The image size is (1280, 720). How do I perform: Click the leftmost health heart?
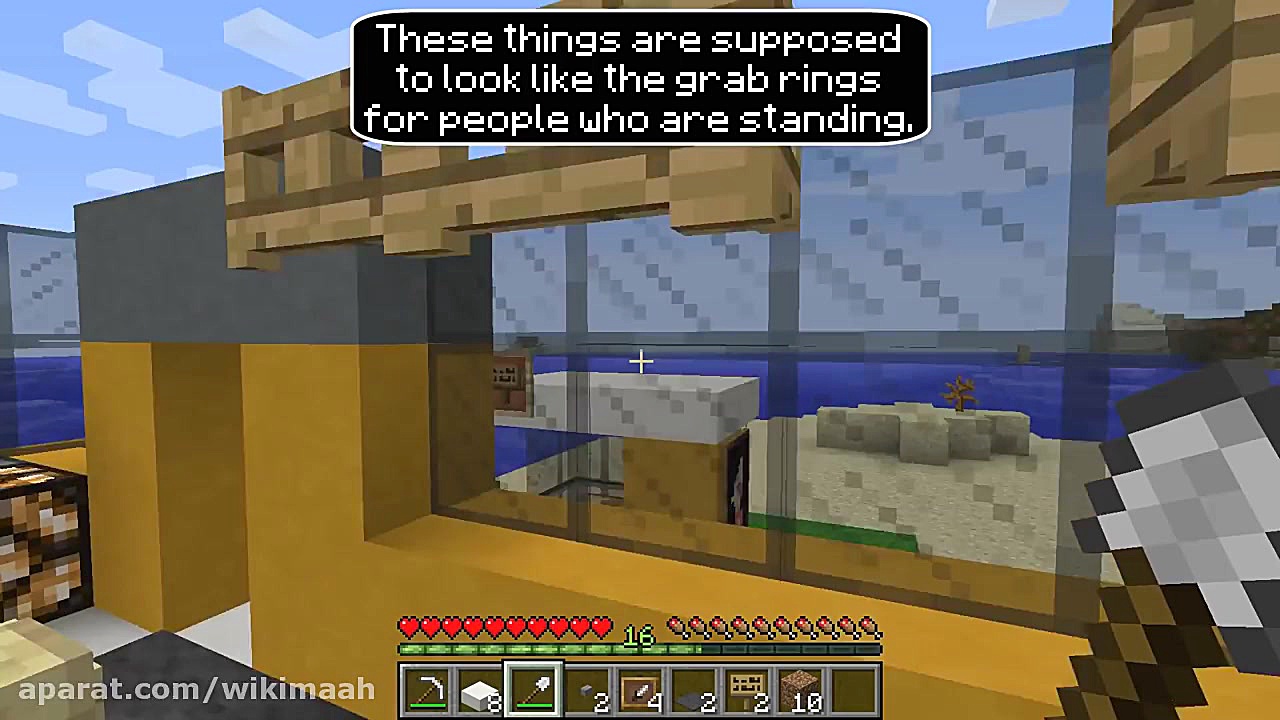406,626
